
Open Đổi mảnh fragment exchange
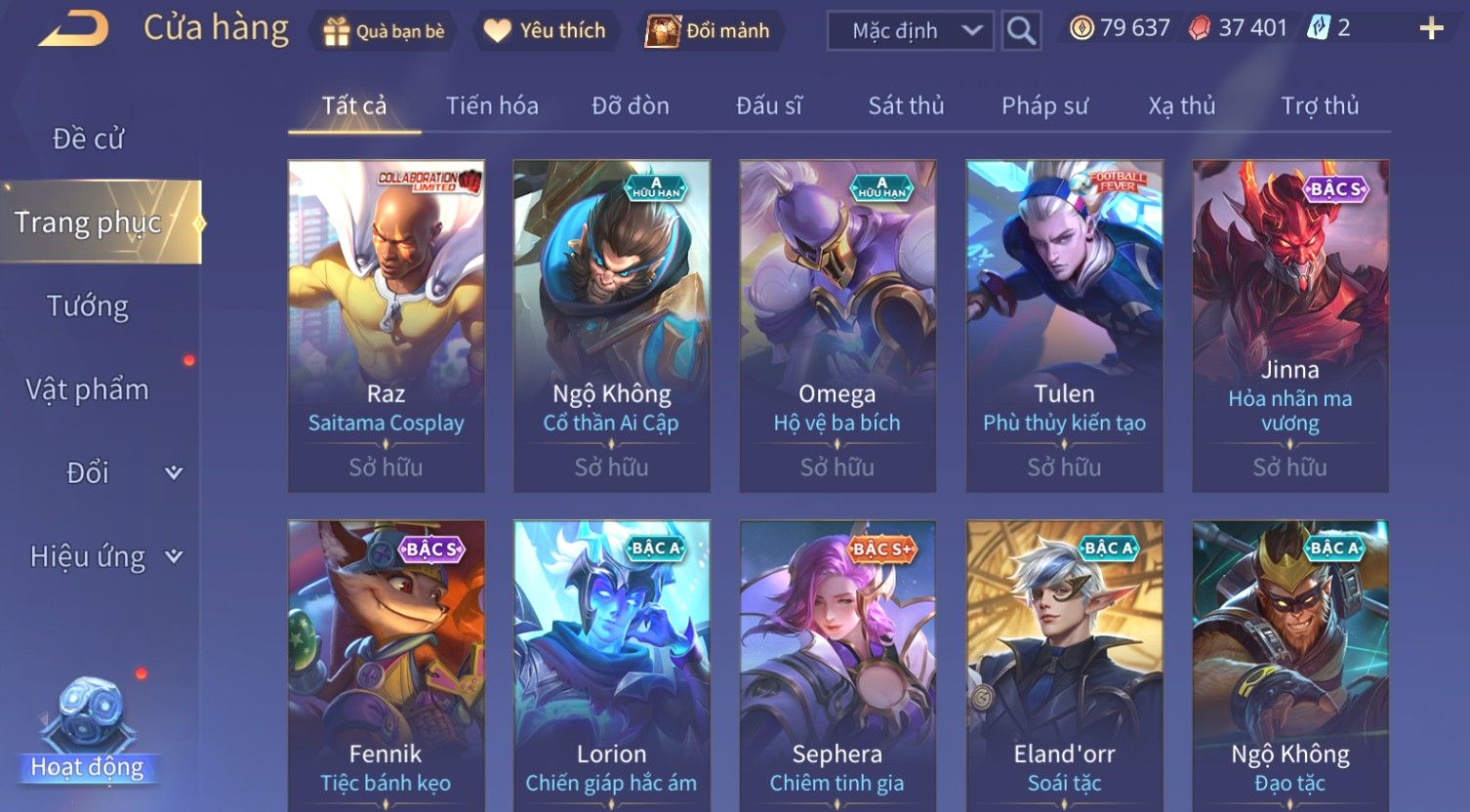[x=711, y=31]
